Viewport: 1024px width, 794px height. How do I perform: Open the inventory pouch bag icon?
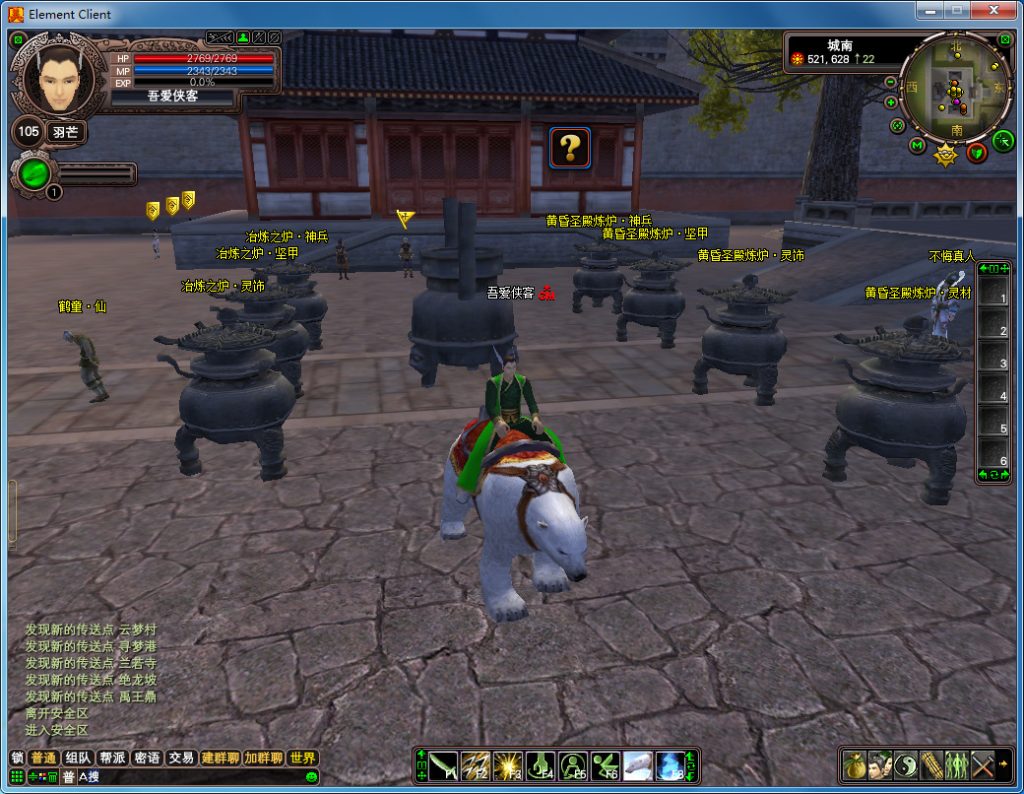[x=854, y=766]
